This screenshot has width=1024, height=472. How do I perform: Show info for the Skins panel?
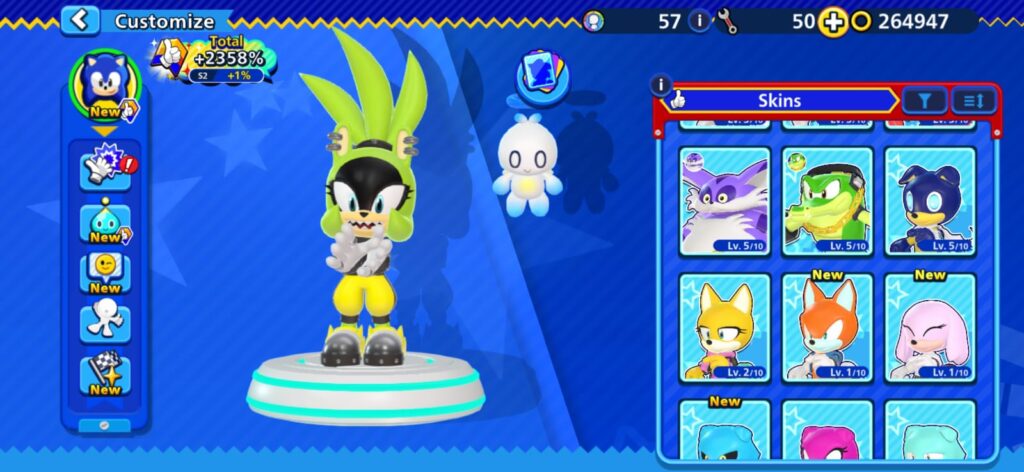[660, 86]
